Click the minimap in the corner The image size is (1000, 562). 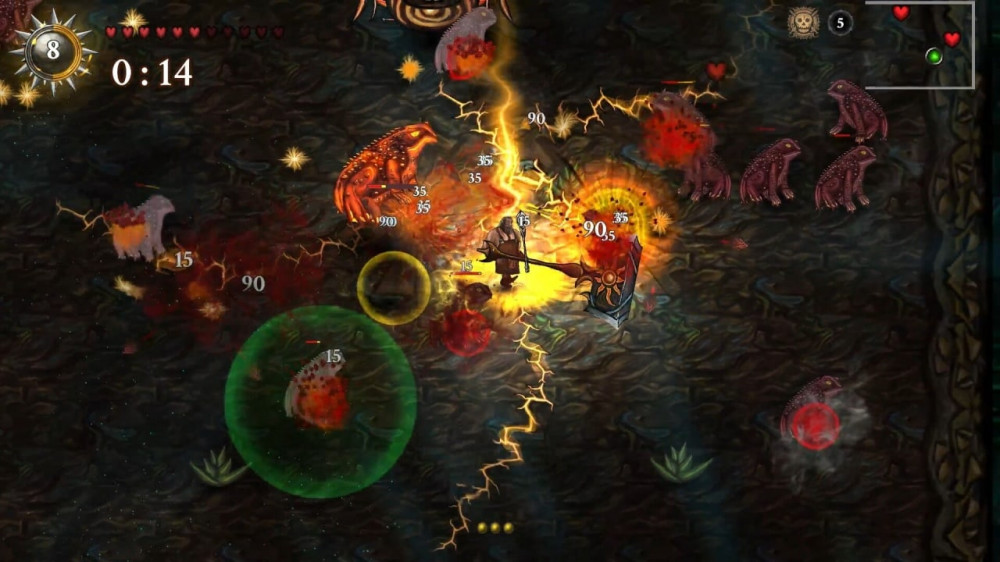tap(920, 45)
